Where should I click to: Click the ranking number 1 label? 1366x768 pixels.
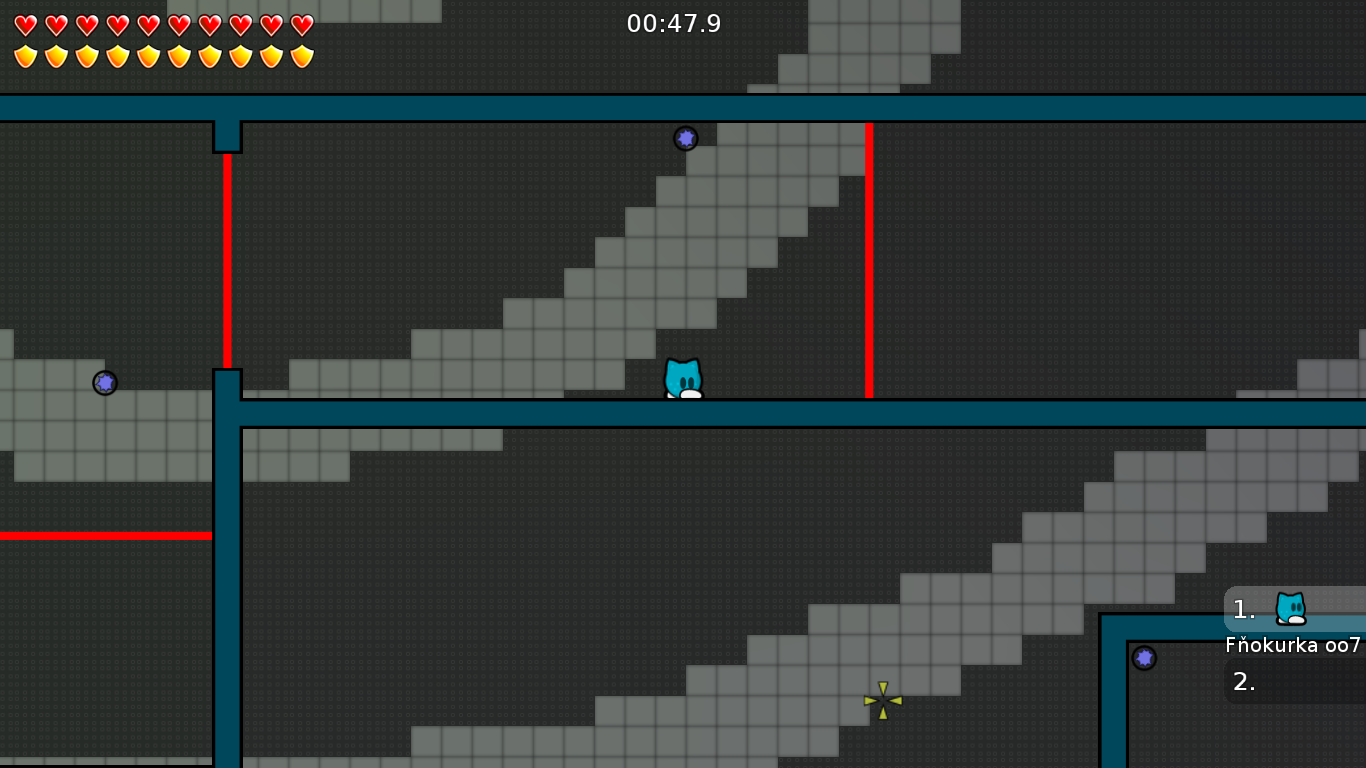pyautogui.click(x=1242, y=608)
